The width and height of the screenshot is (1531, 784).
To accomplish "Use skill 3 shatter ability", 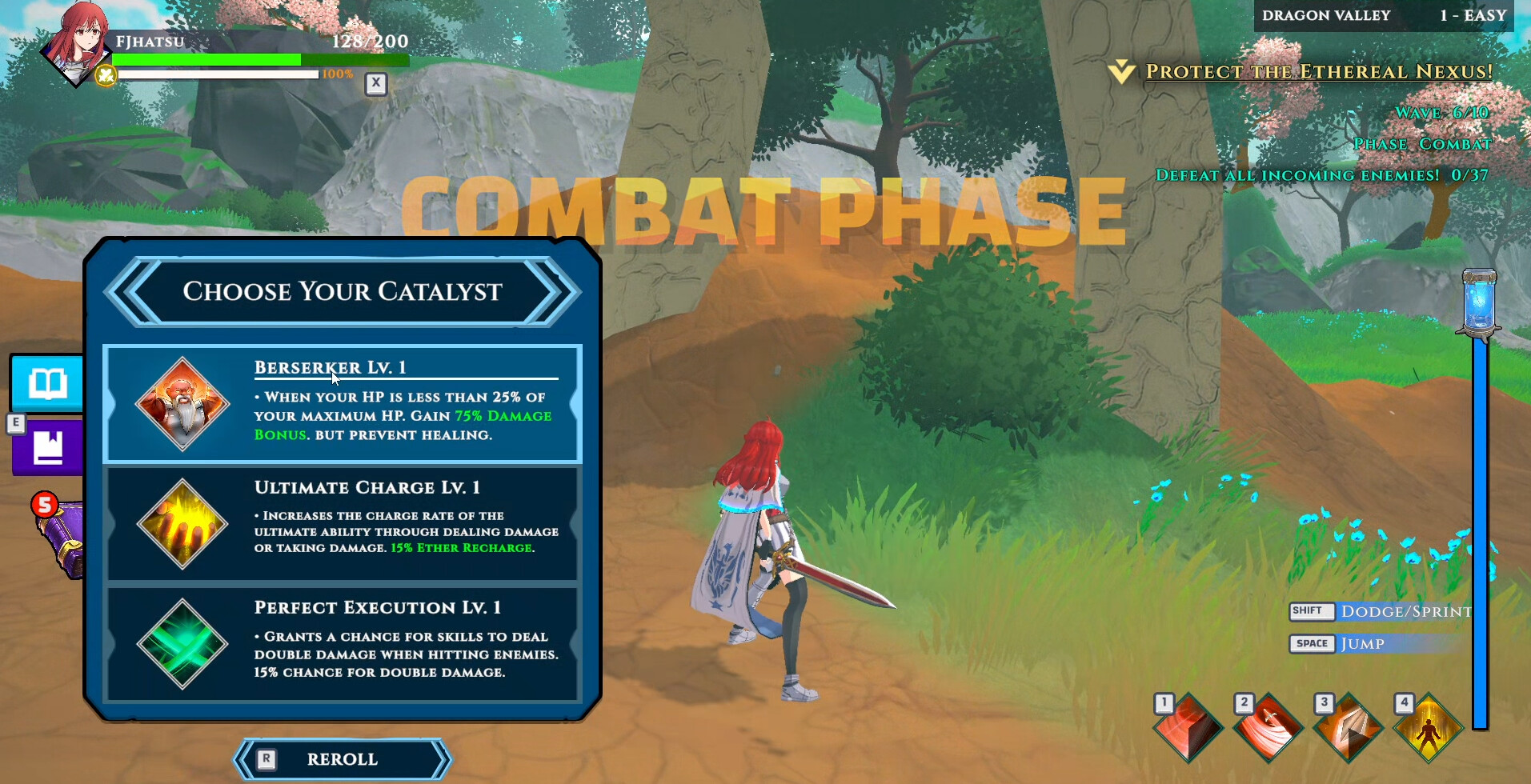I will pyautogui.click(x=1347, y=728).
